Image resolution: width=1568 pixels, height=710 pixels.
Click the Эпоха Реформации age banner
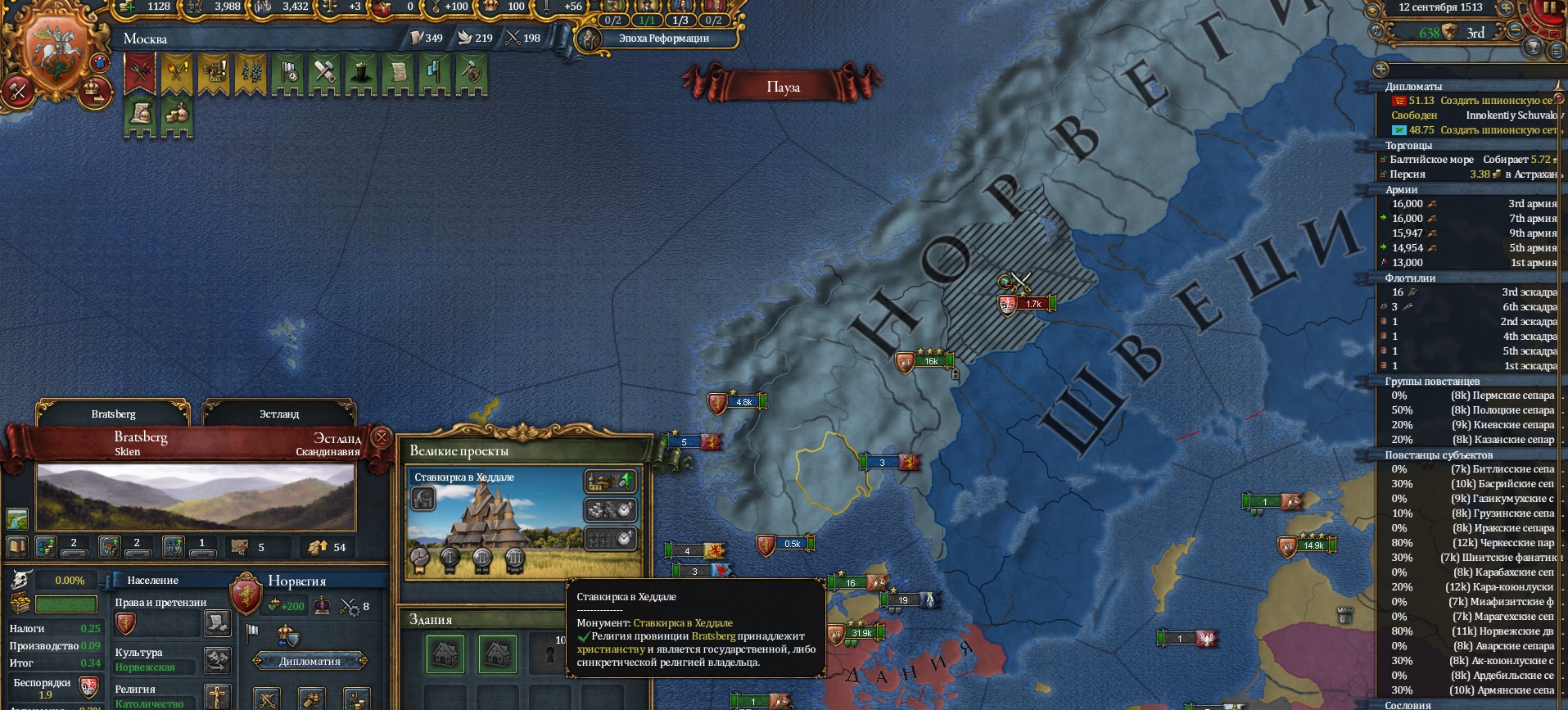(663, 38)
